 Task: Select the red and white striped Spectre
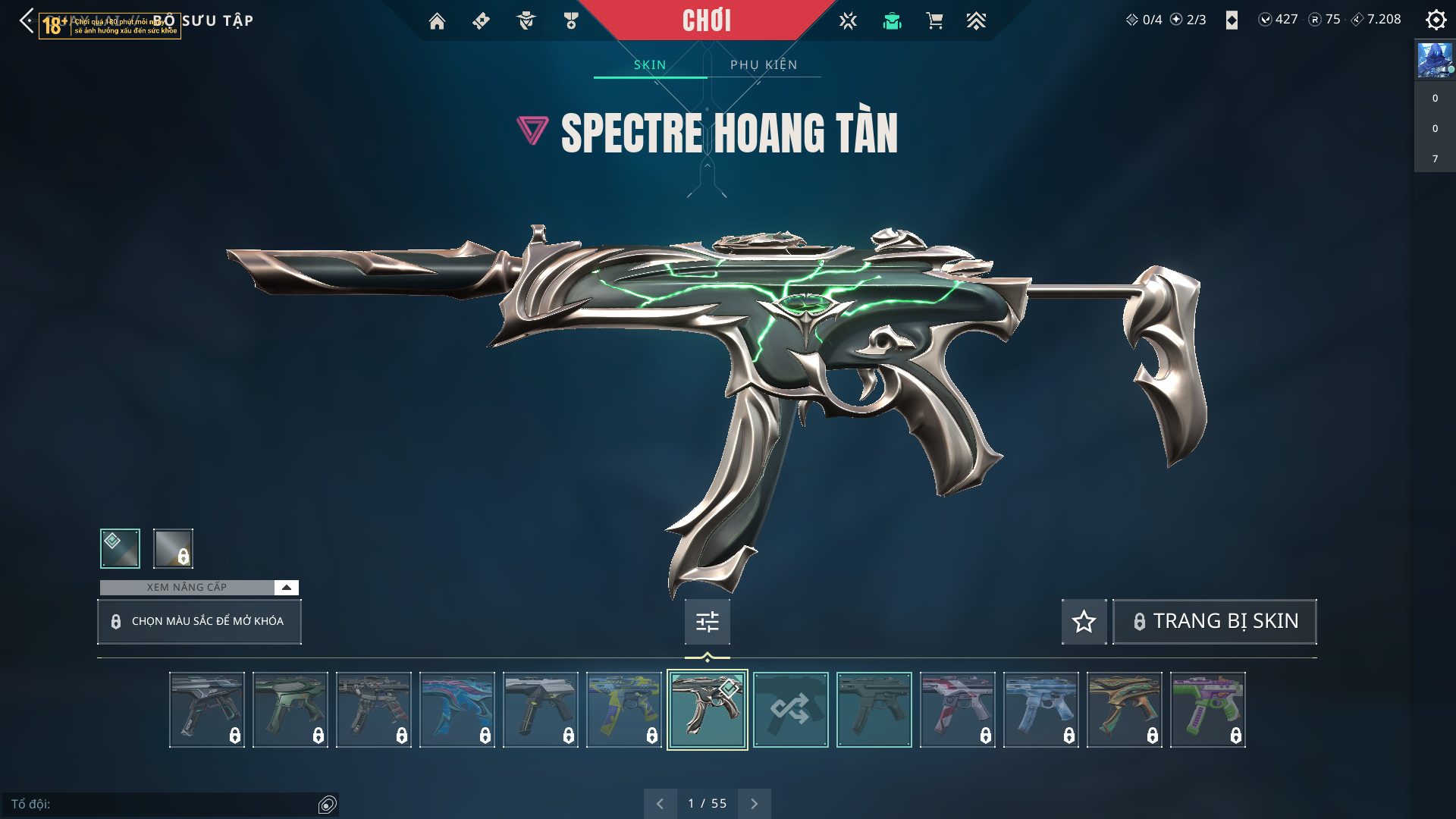[957, 710]
